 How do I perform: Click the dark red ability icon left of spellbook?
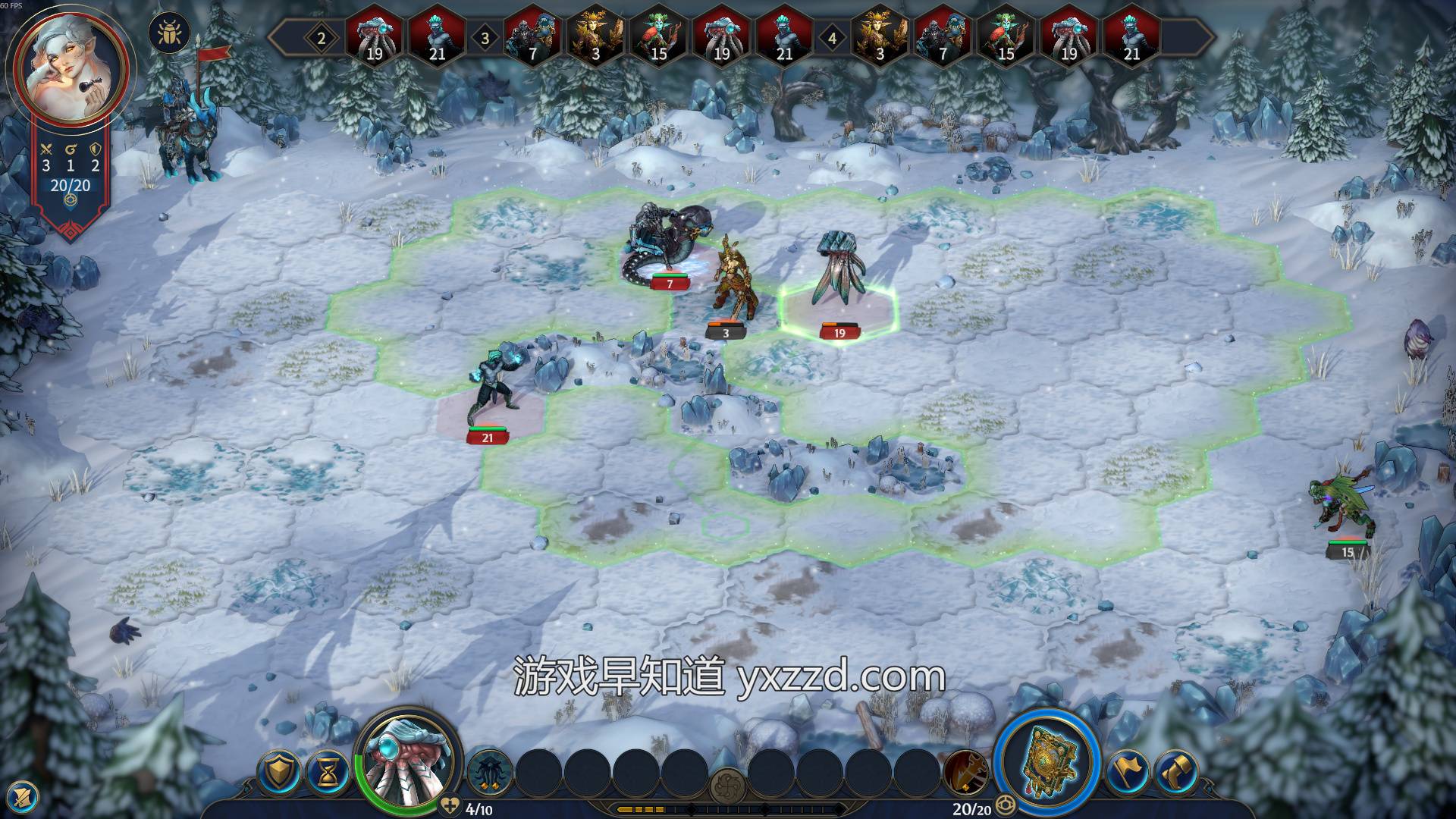[967, 773]
